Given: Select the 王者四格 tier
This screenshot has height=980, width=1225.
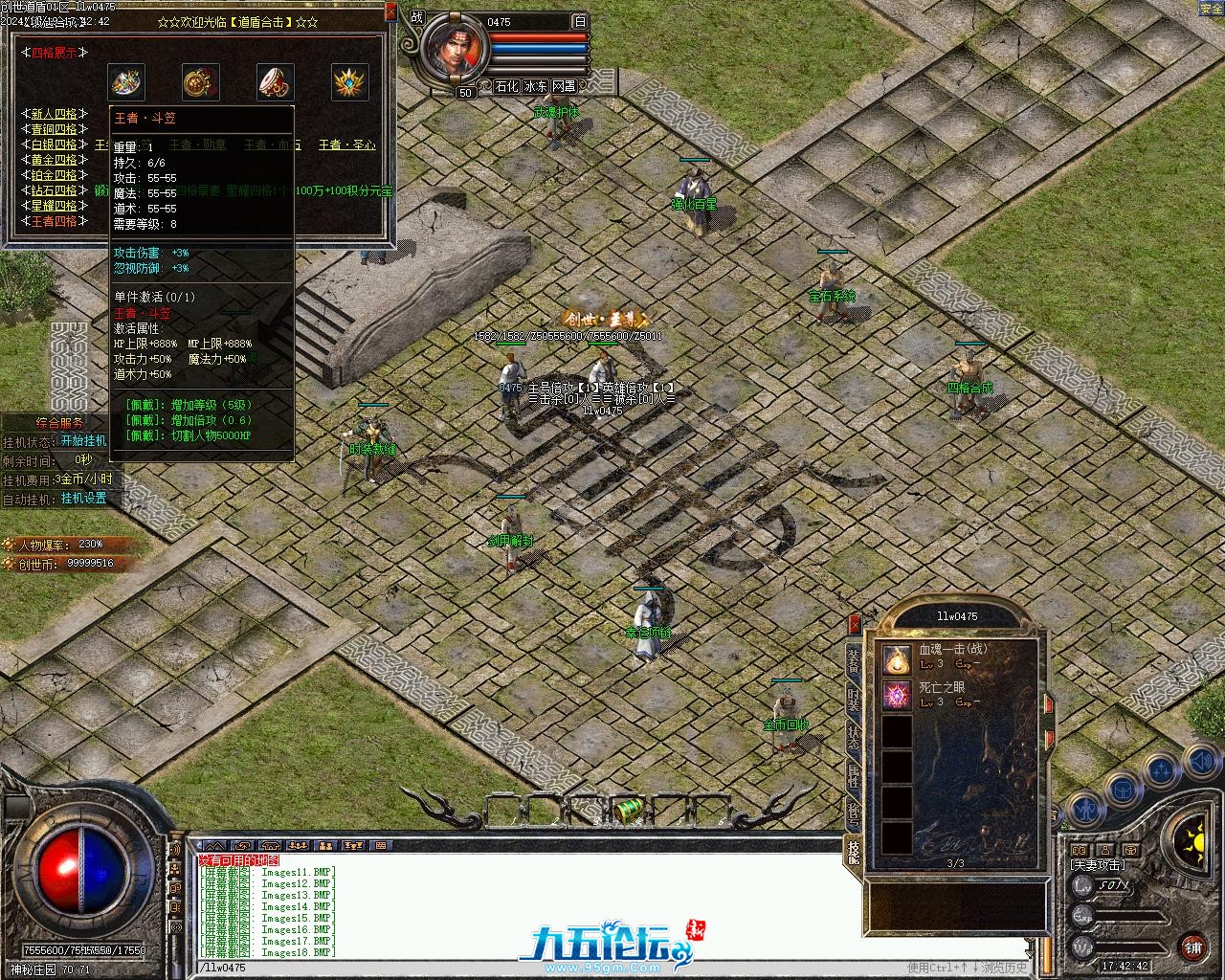Looking at the screenshot, I should click(x=54, y=221).
